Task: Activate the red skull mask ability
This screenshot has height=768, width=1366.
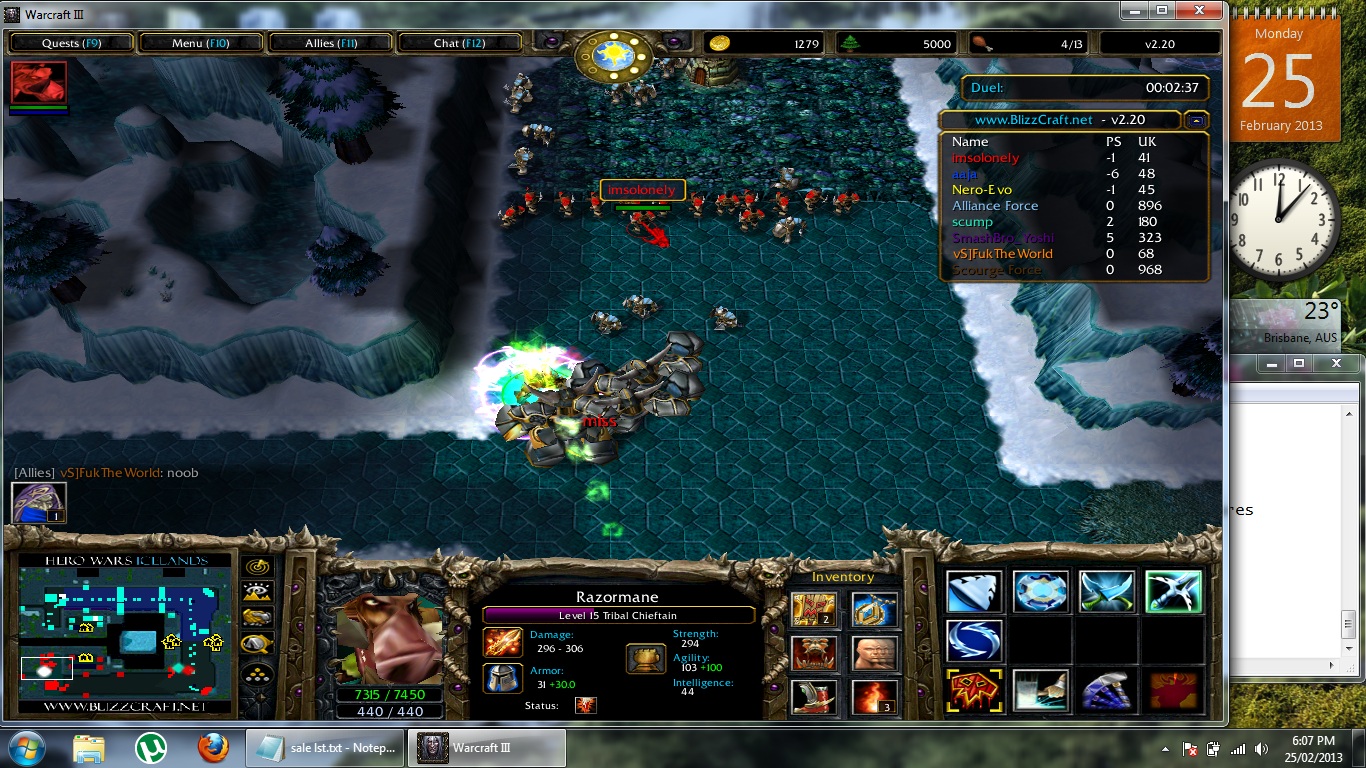Action: 974,691
